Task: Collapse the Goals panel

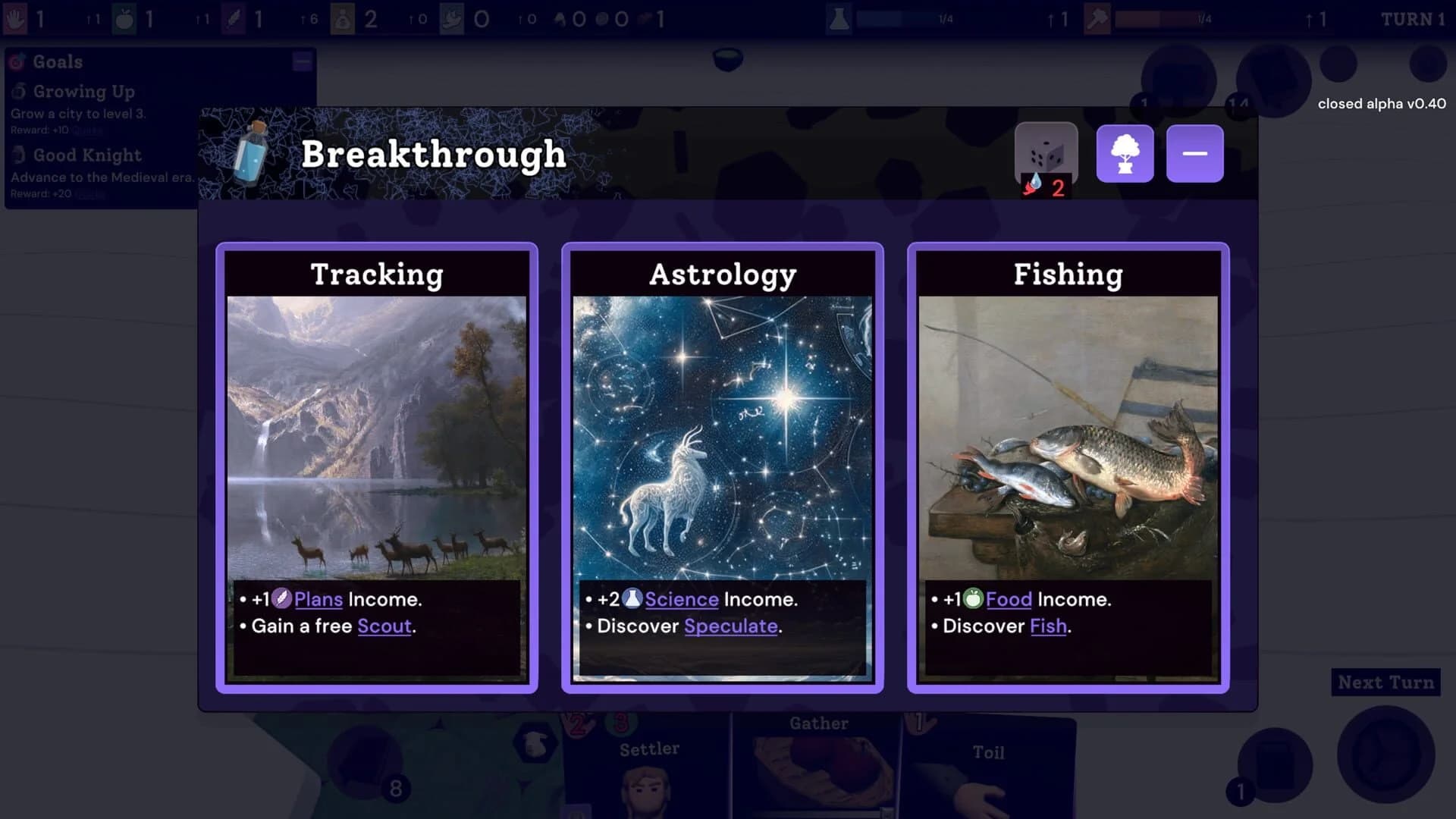Action: (x=301, y=61)
